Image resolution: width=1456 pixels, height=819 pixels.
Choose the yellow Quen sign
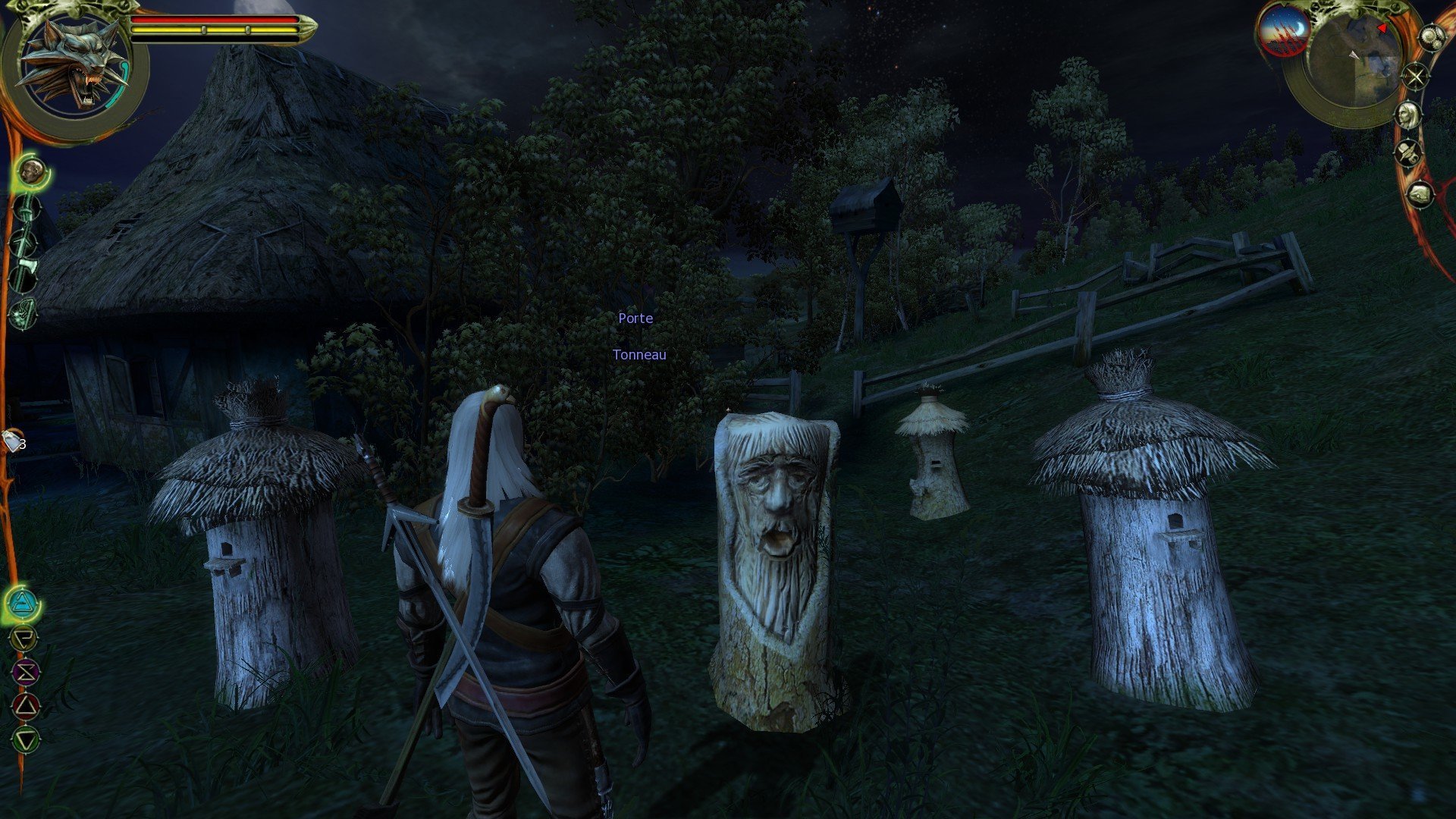[x=24, y=639]
